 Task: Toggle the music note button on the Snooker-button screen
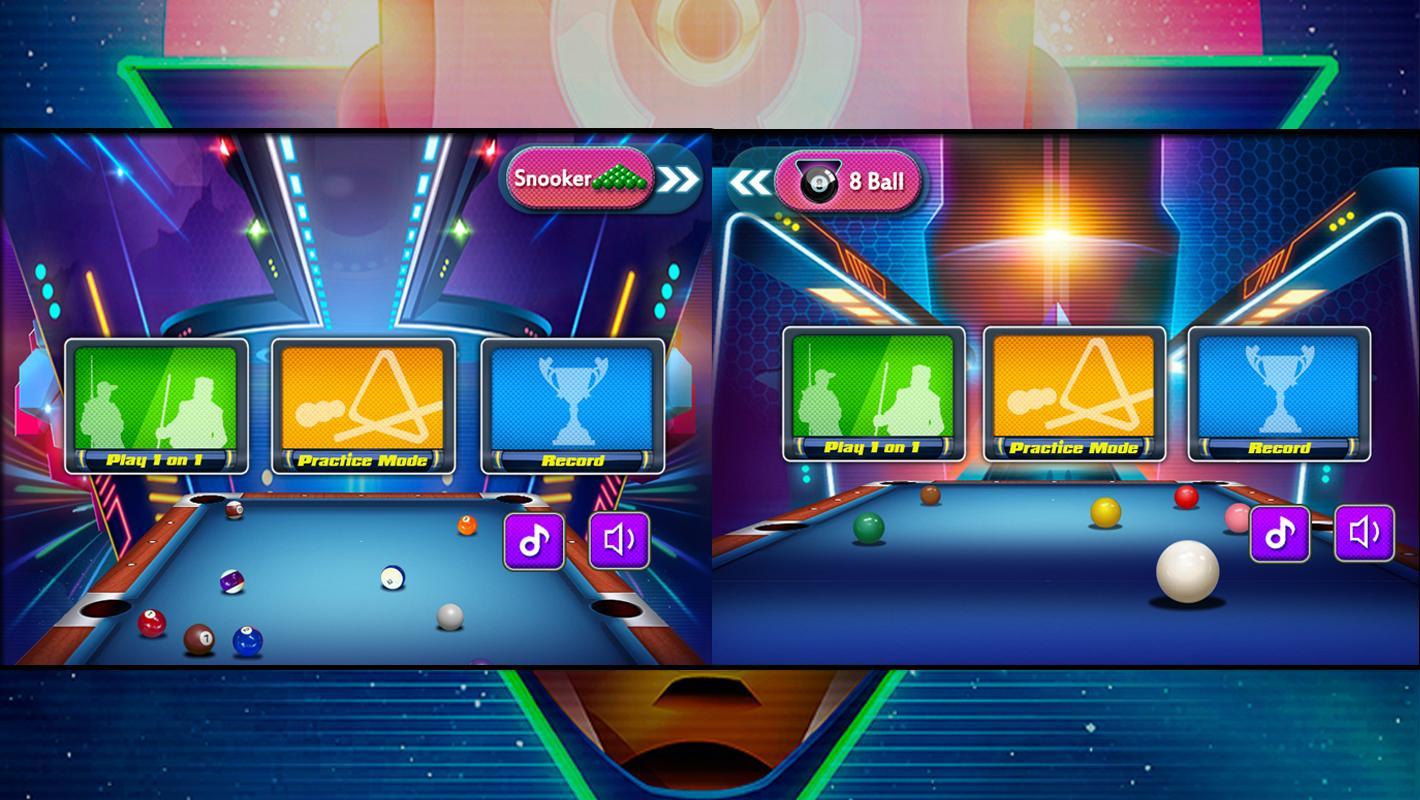click(x=534, y=541)
